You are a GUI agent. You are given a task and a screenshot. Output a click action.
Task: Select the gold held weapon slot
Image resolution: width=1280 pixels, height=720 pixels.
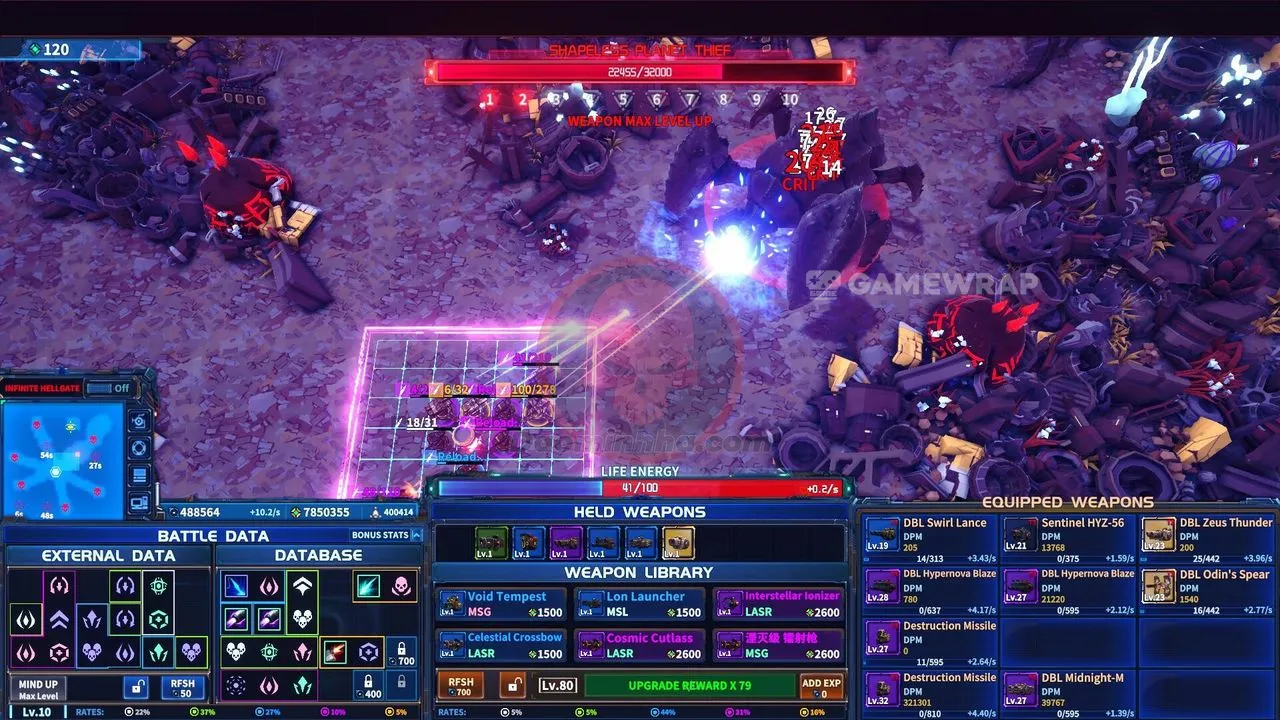tap(679, 543)
